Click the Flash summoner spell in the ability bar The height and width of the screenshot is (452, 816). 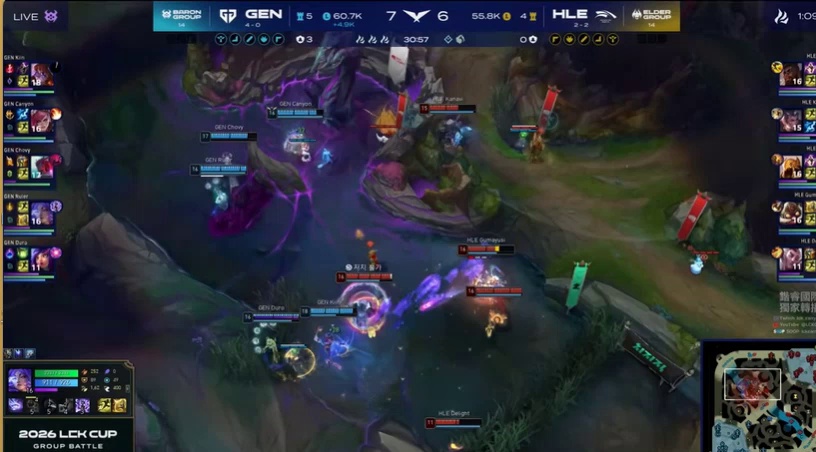104,405
